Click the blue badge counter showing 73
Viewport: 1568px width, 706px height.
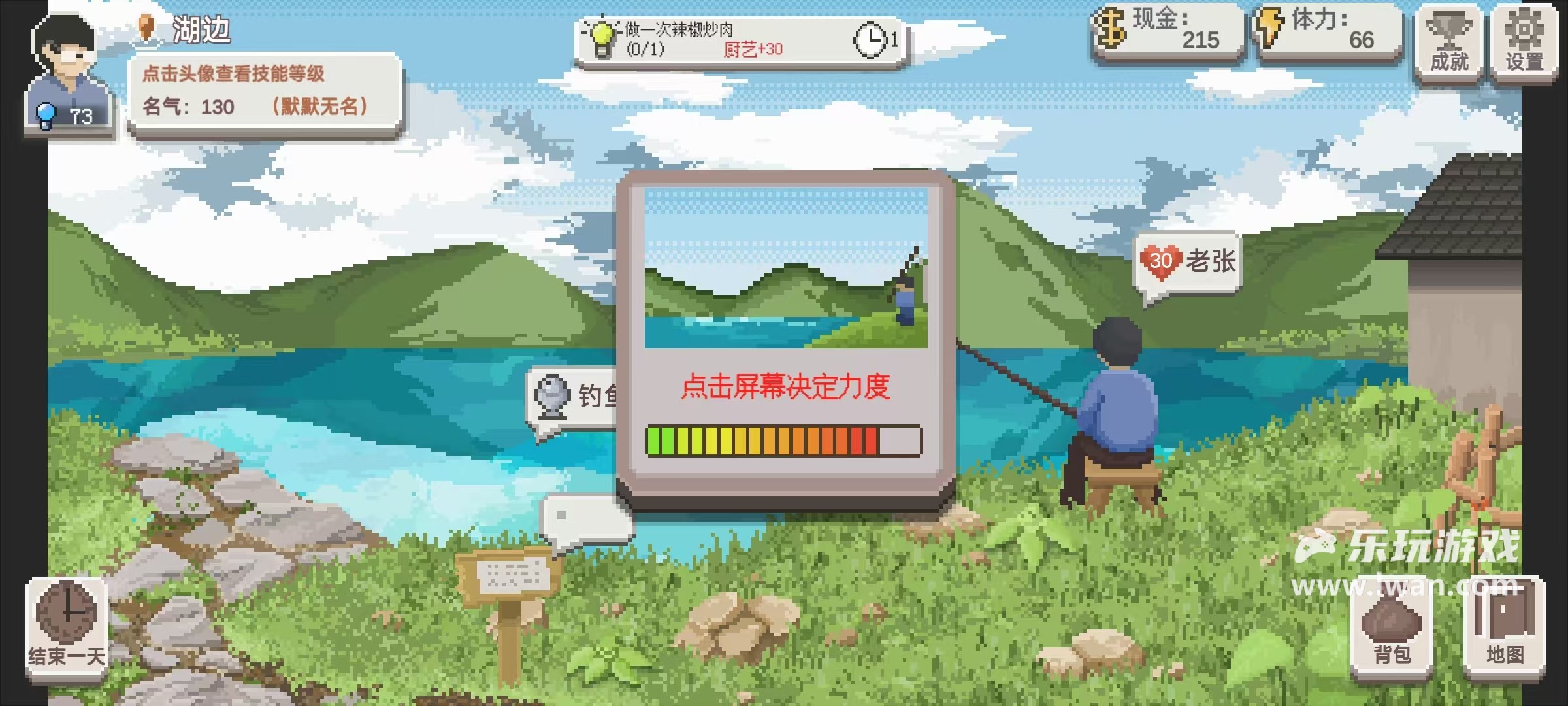point(62,113)
